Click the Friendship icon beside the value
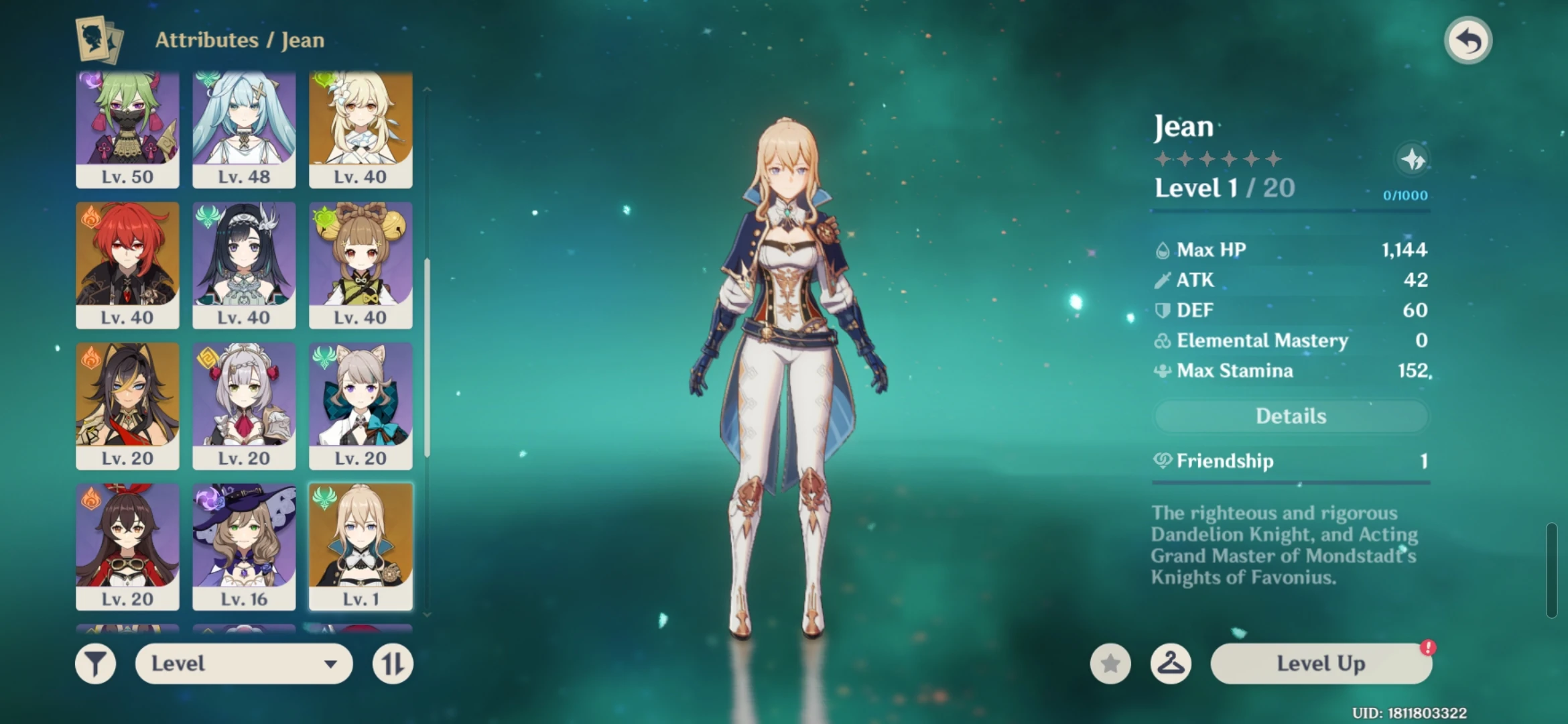The width and height of the screenshot is (1568, 724). [x=1162, y=461]
